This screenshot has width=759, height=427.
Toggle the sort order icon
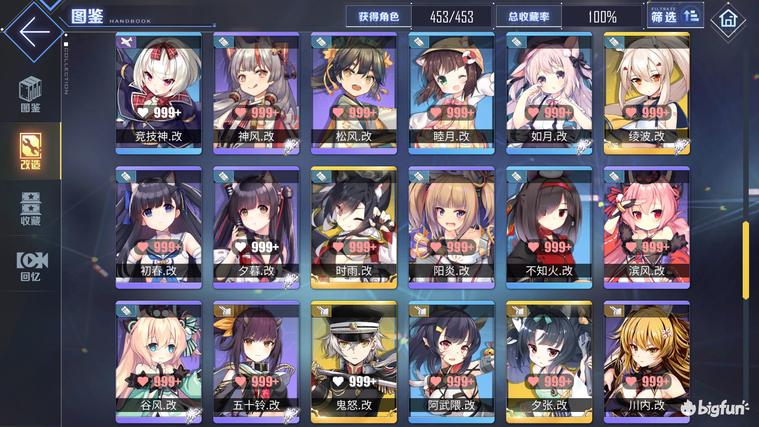(x=692, y=17)
